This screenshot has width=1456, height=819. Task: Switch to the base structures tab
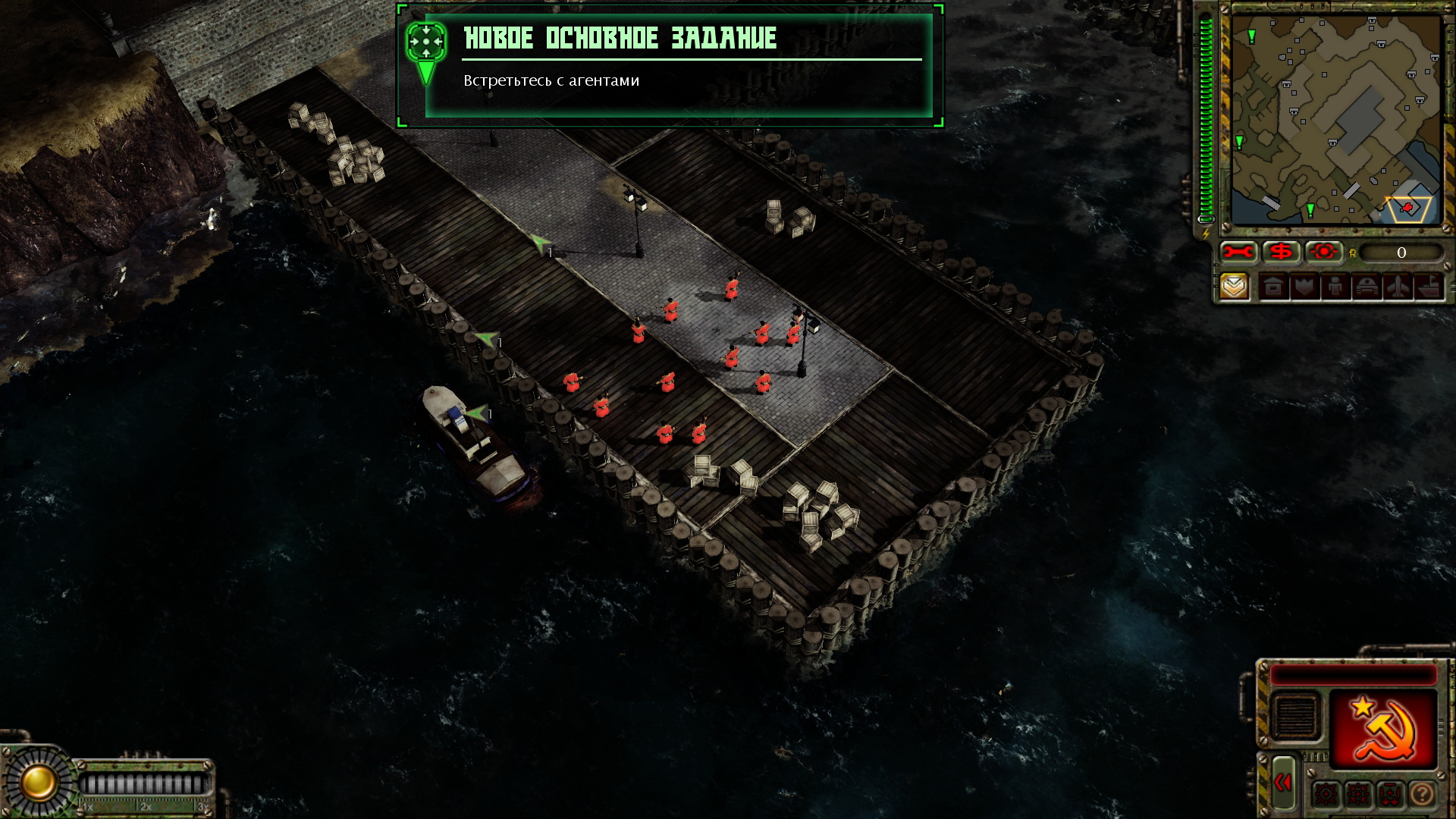(x=1273, y=287)
